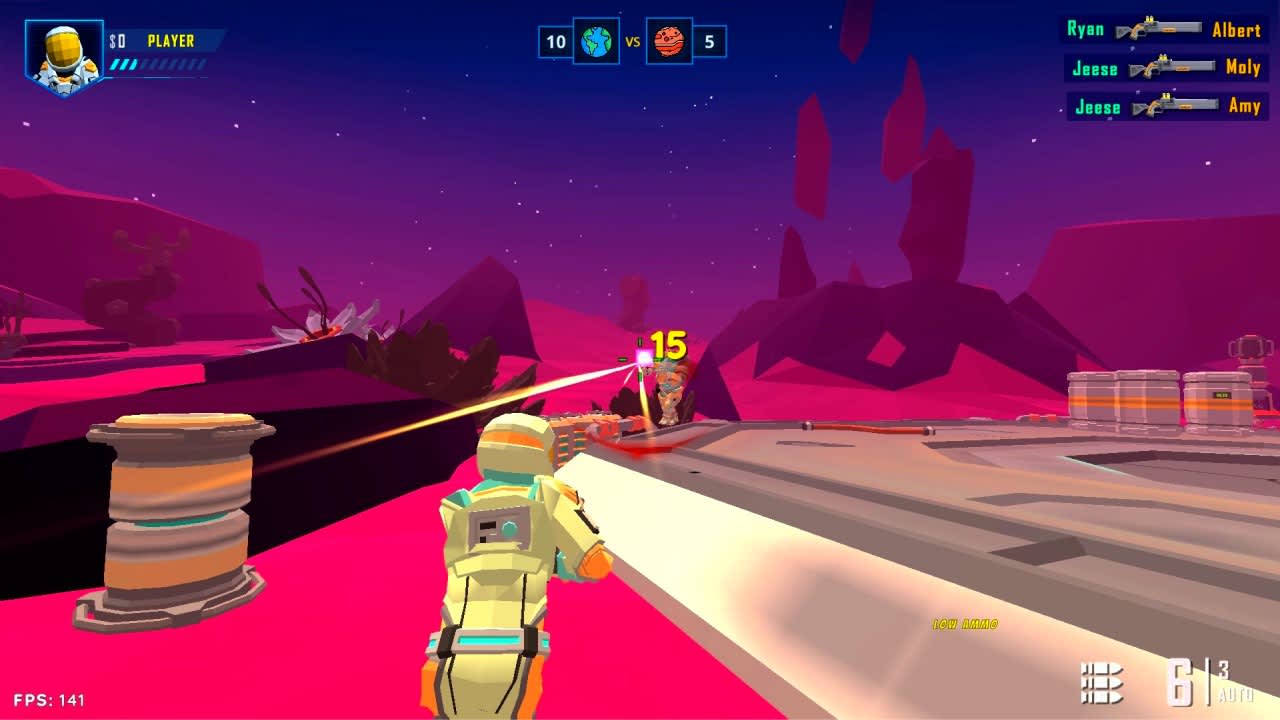The image size is (1280, 720).
Task: Toggle the LOW AMMO warning text
Action: [965, 621]
